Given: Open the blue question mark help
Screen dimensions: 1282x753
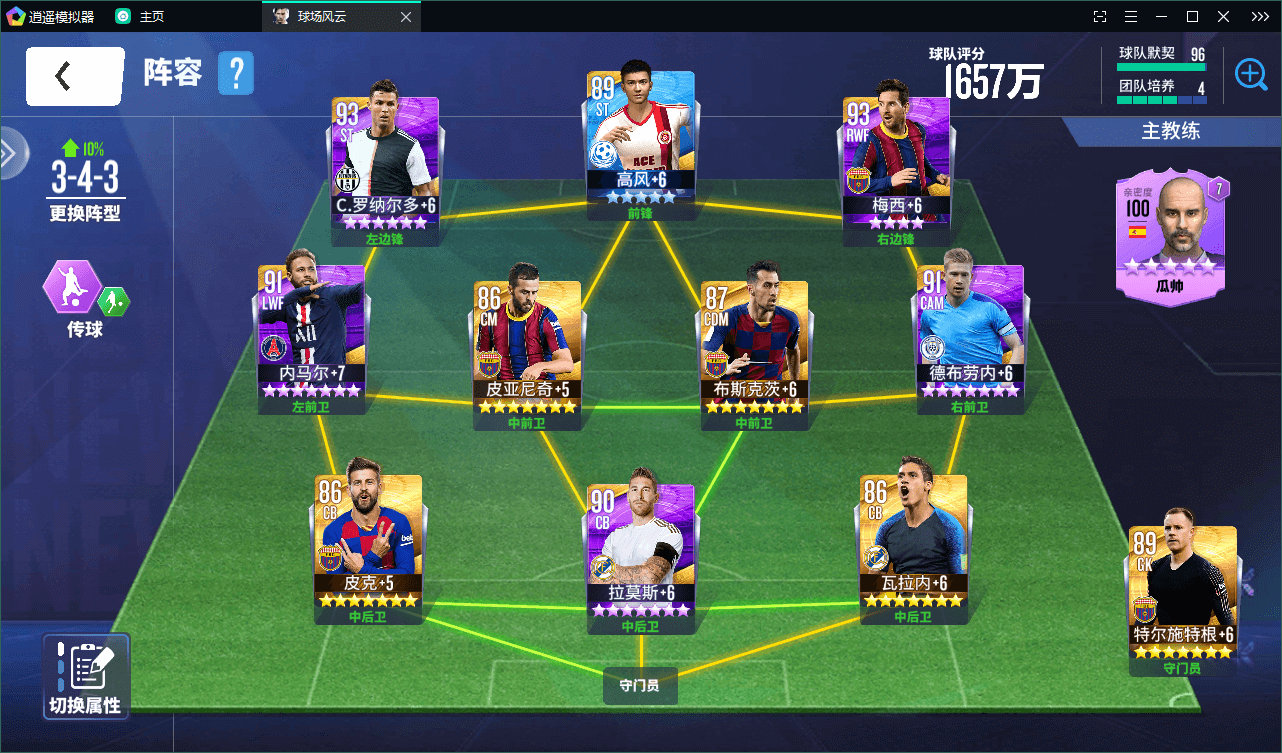Looking at the screenshot, I should pos(236,74).
